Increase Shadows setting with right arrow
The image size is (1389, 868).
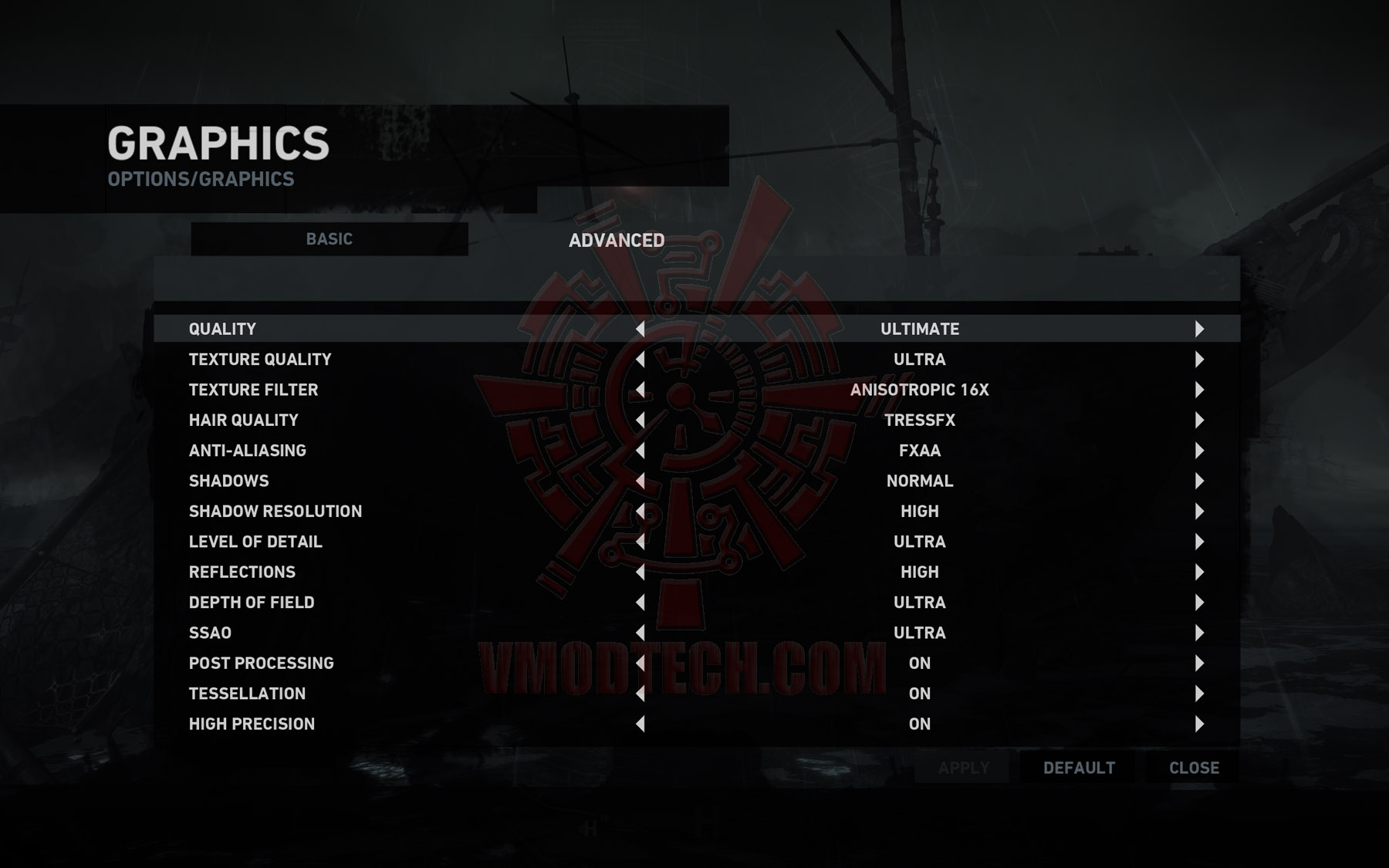1199,481
